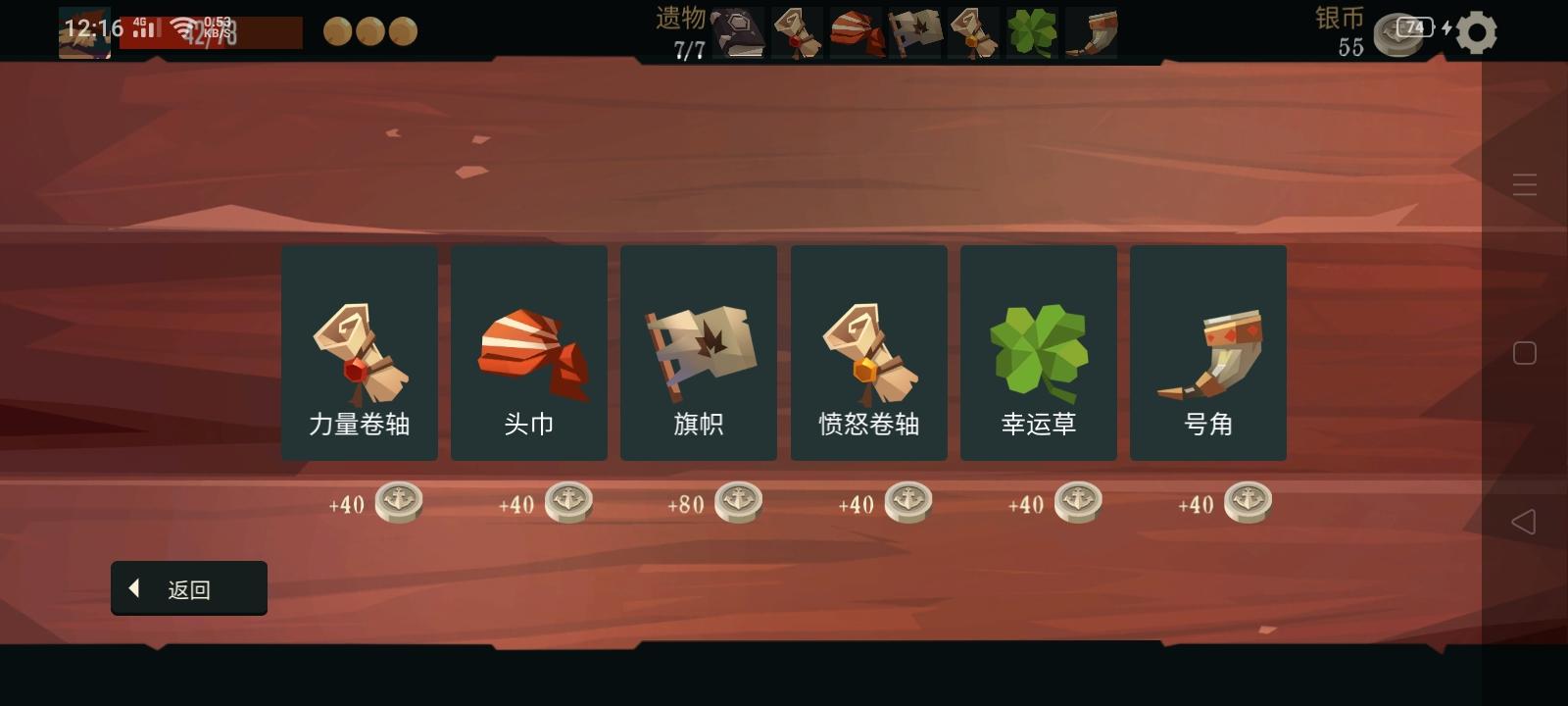Viewport: 1568px width, 706px height.
Task: Choose the 愤怒卷轴 rage scroll card
Action: coord(868,352)
